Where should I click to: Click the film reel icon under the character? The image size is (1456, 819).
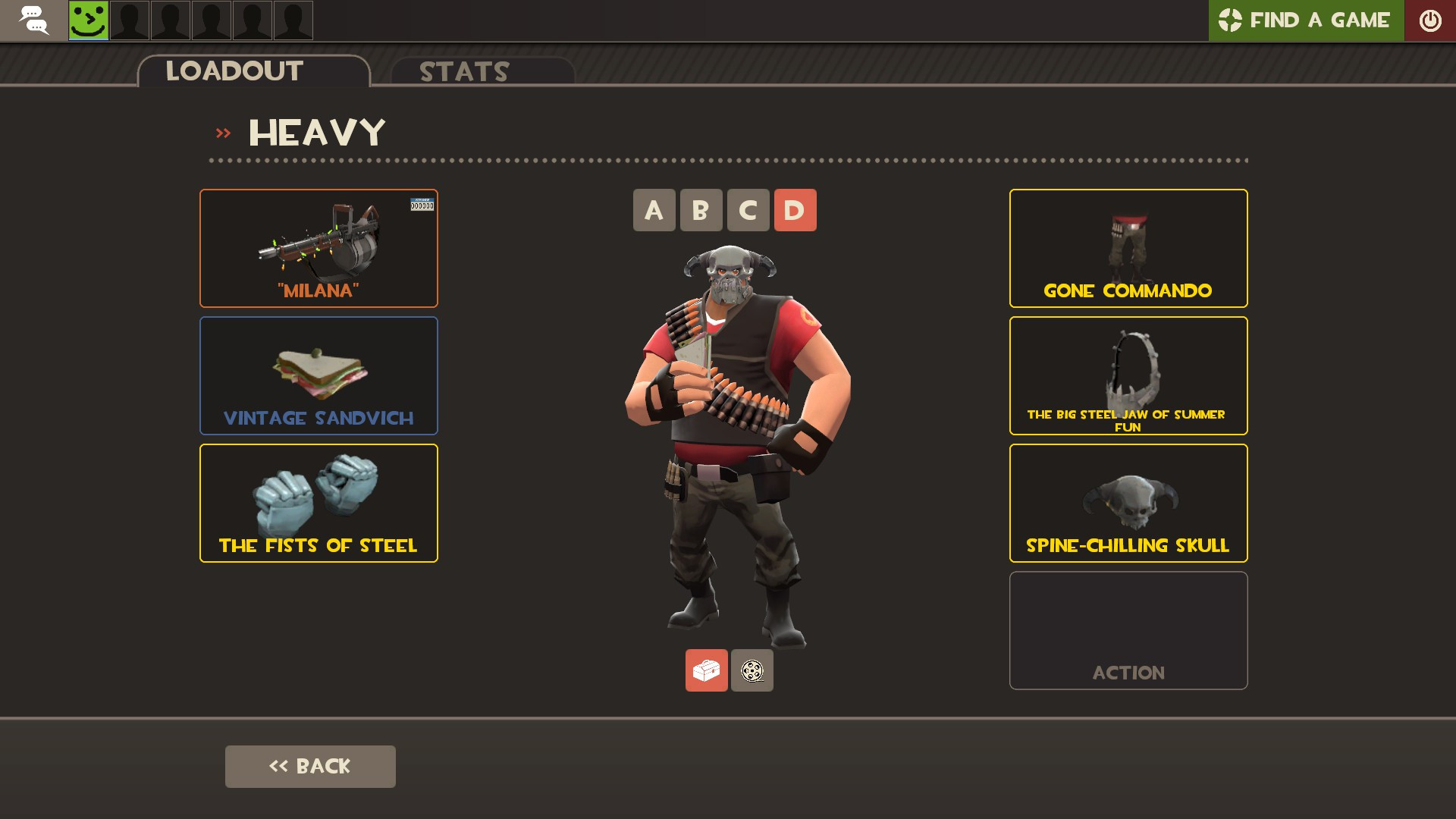point(752,670)
